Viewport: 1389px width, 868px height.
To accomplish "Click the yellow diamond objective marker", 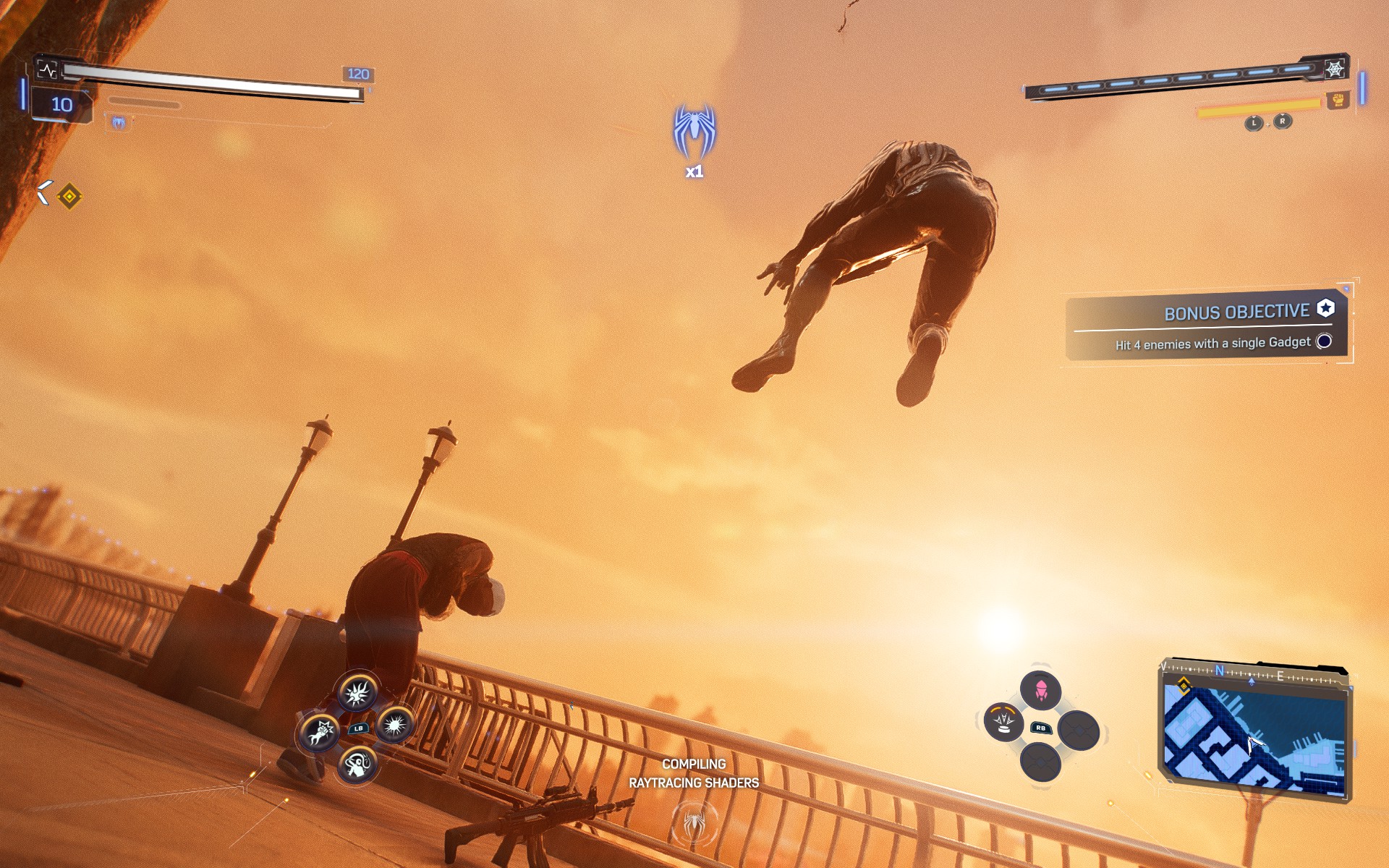I will point(69,195).
